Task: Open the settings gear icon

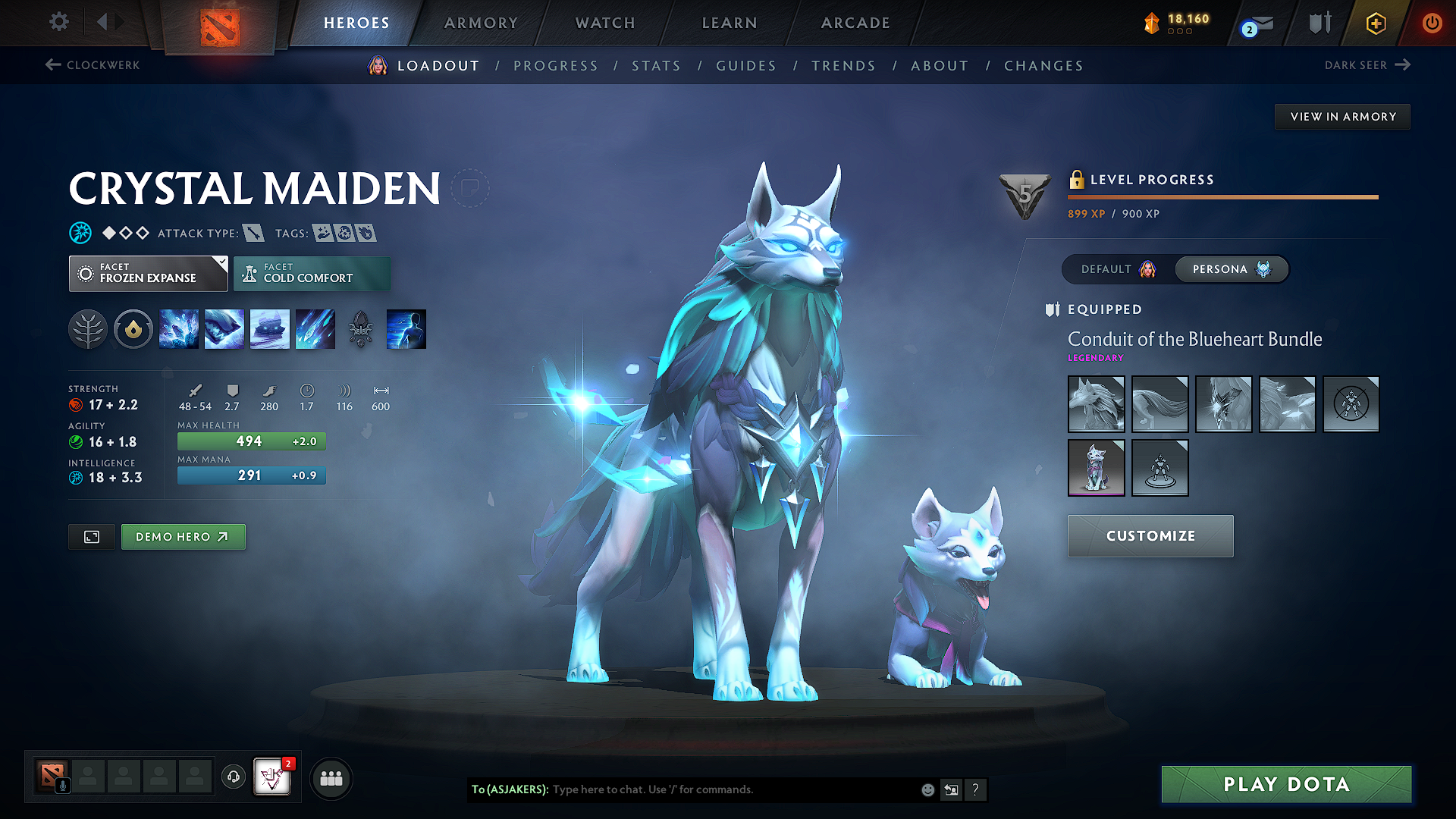Action: [59, 22]
